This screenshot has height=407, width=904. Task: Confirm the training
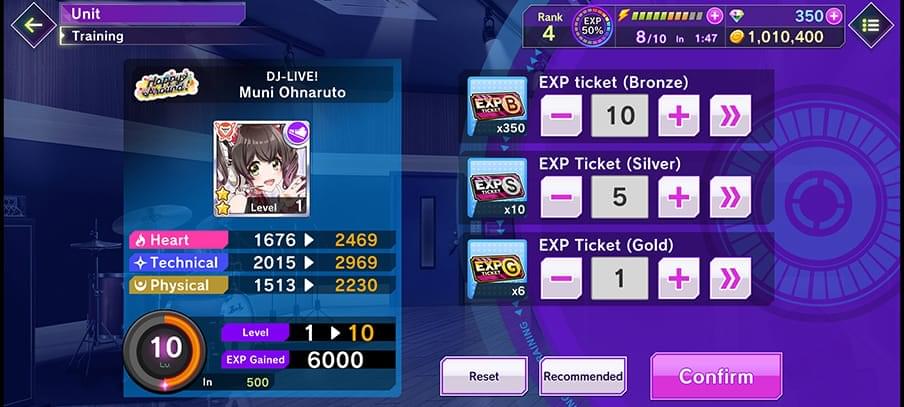click(716, 377)
